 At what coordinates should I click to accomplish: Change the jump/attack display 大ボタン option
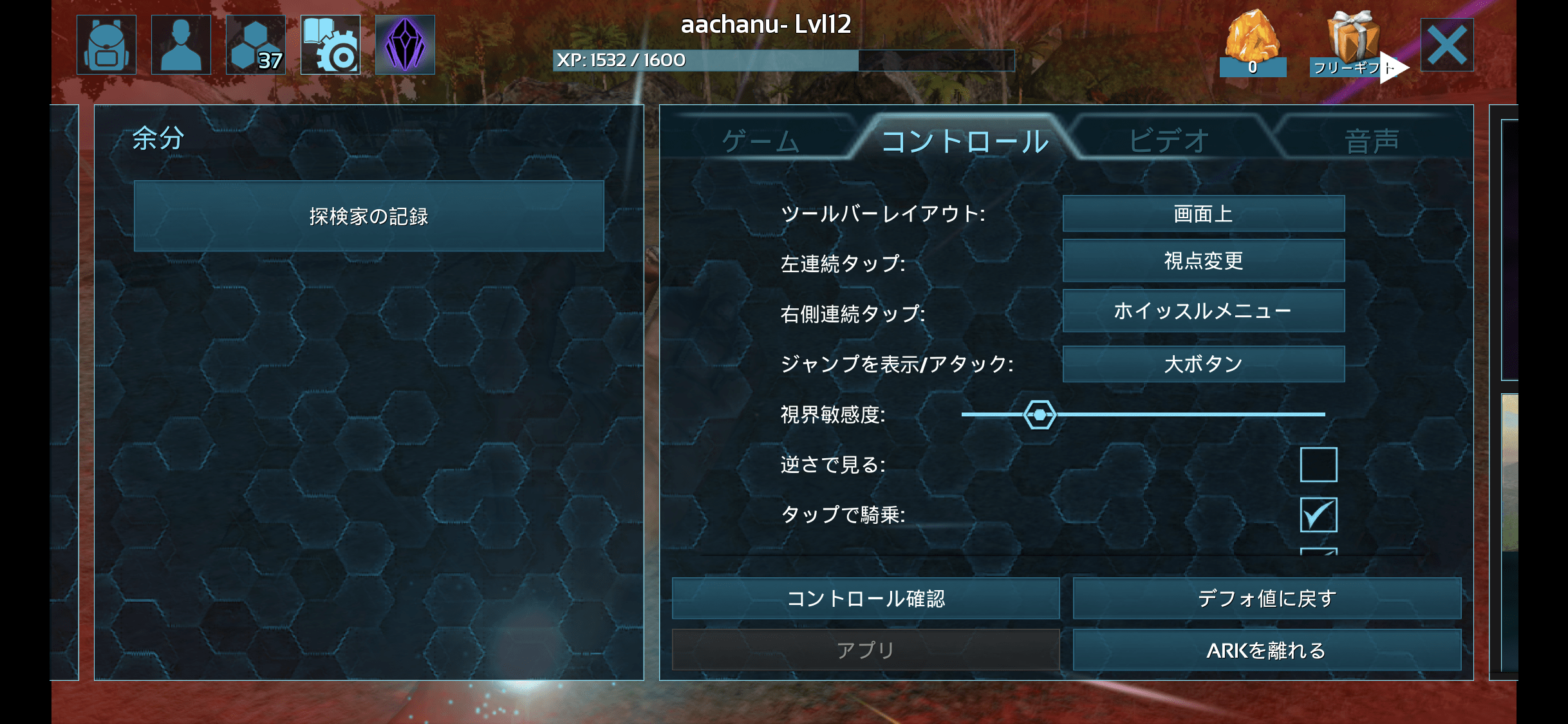tap(1203, 364)
